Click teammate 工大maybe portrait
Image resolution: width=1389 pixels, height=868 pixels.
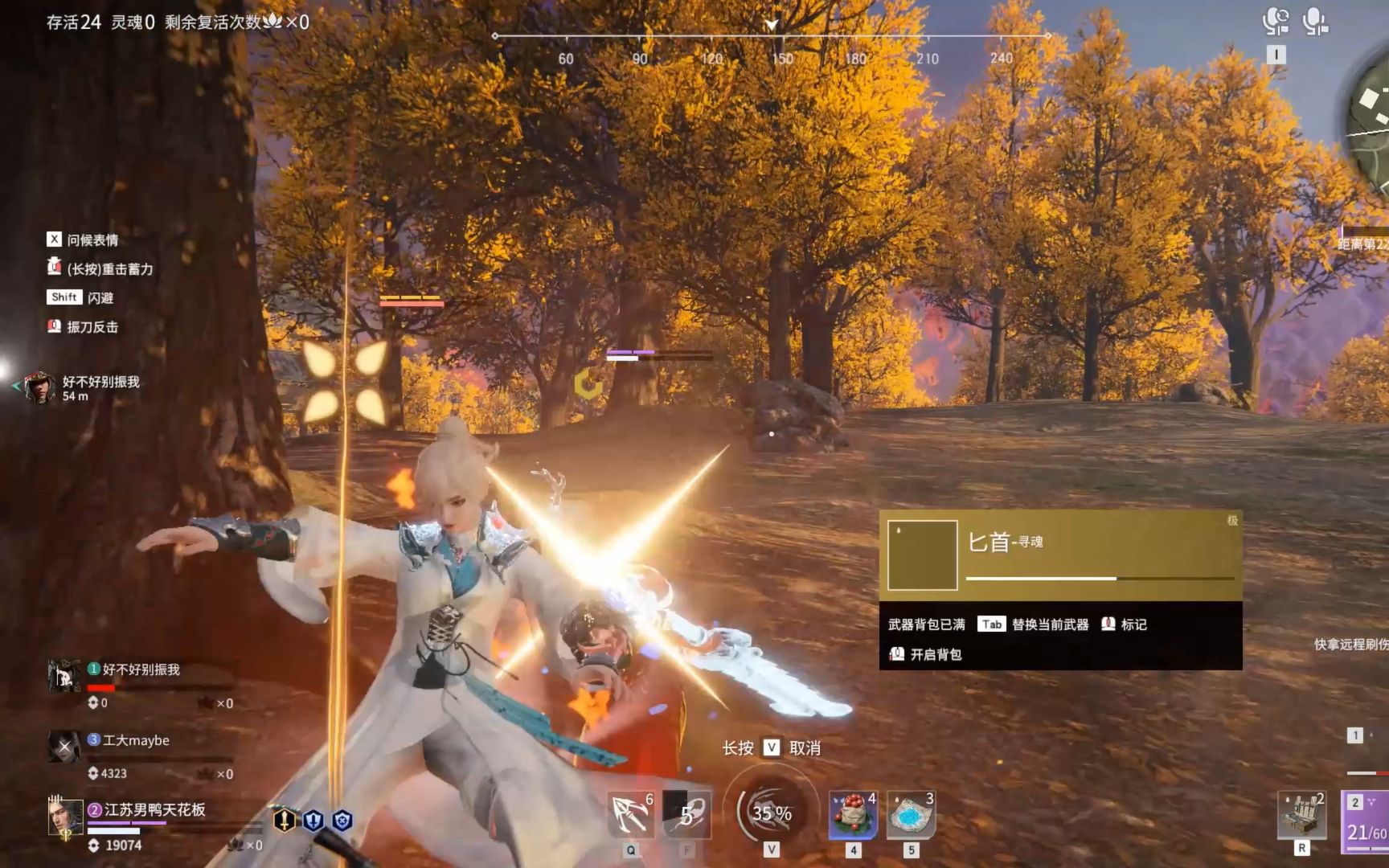click(x=64, y=747)
